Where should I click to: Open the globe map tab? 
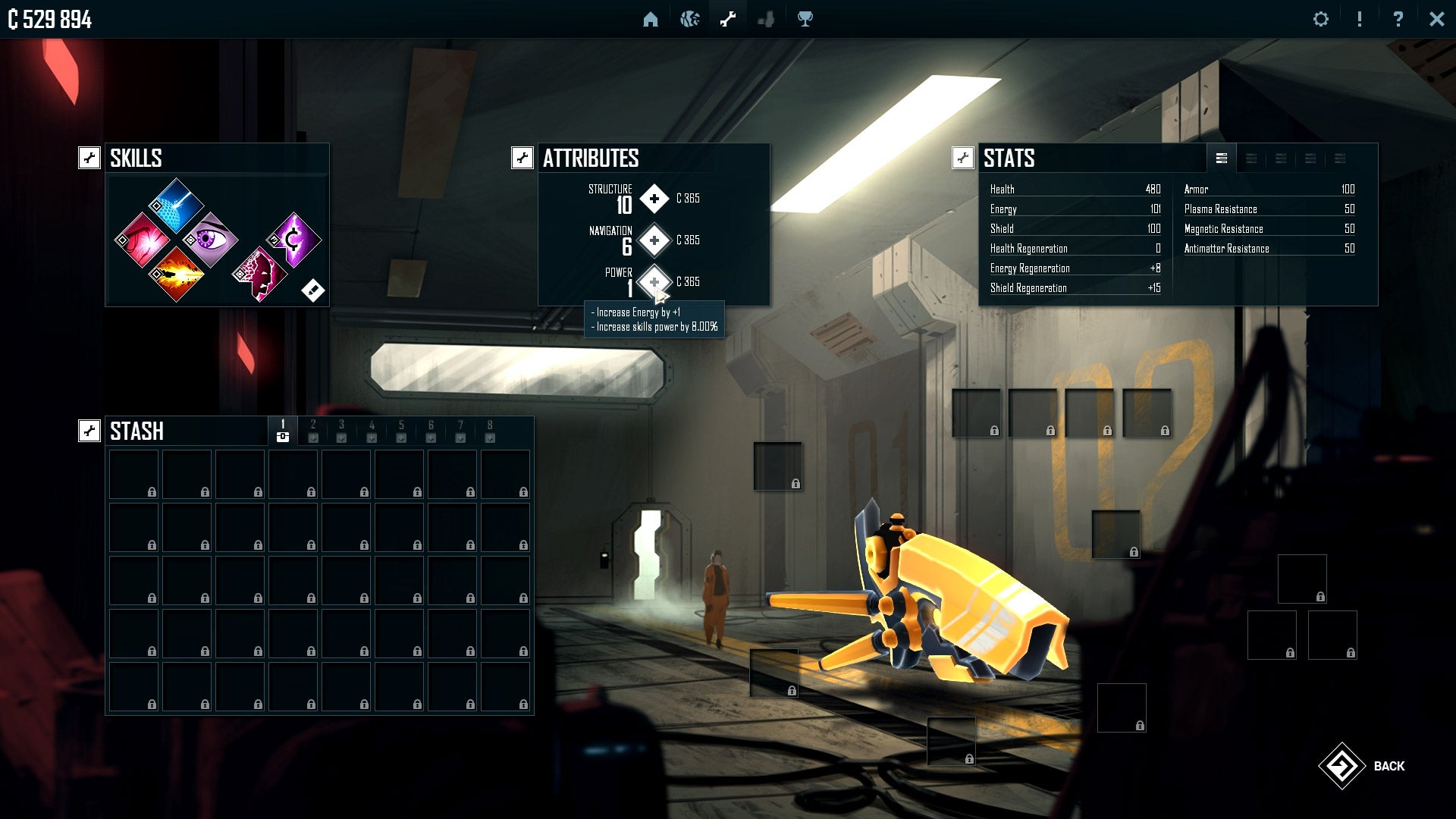click(689, 20)
